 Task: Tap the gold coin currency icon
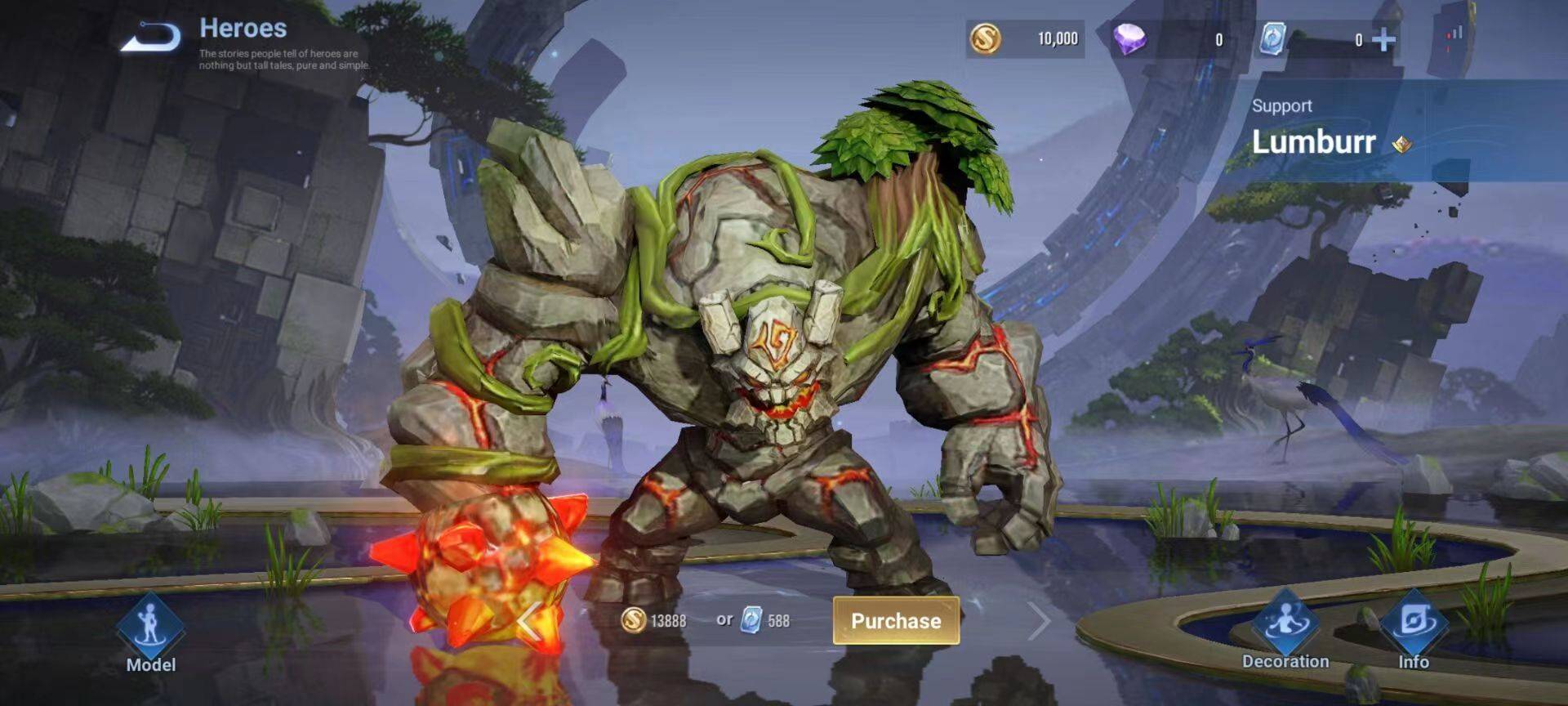[x=985, y=38]
